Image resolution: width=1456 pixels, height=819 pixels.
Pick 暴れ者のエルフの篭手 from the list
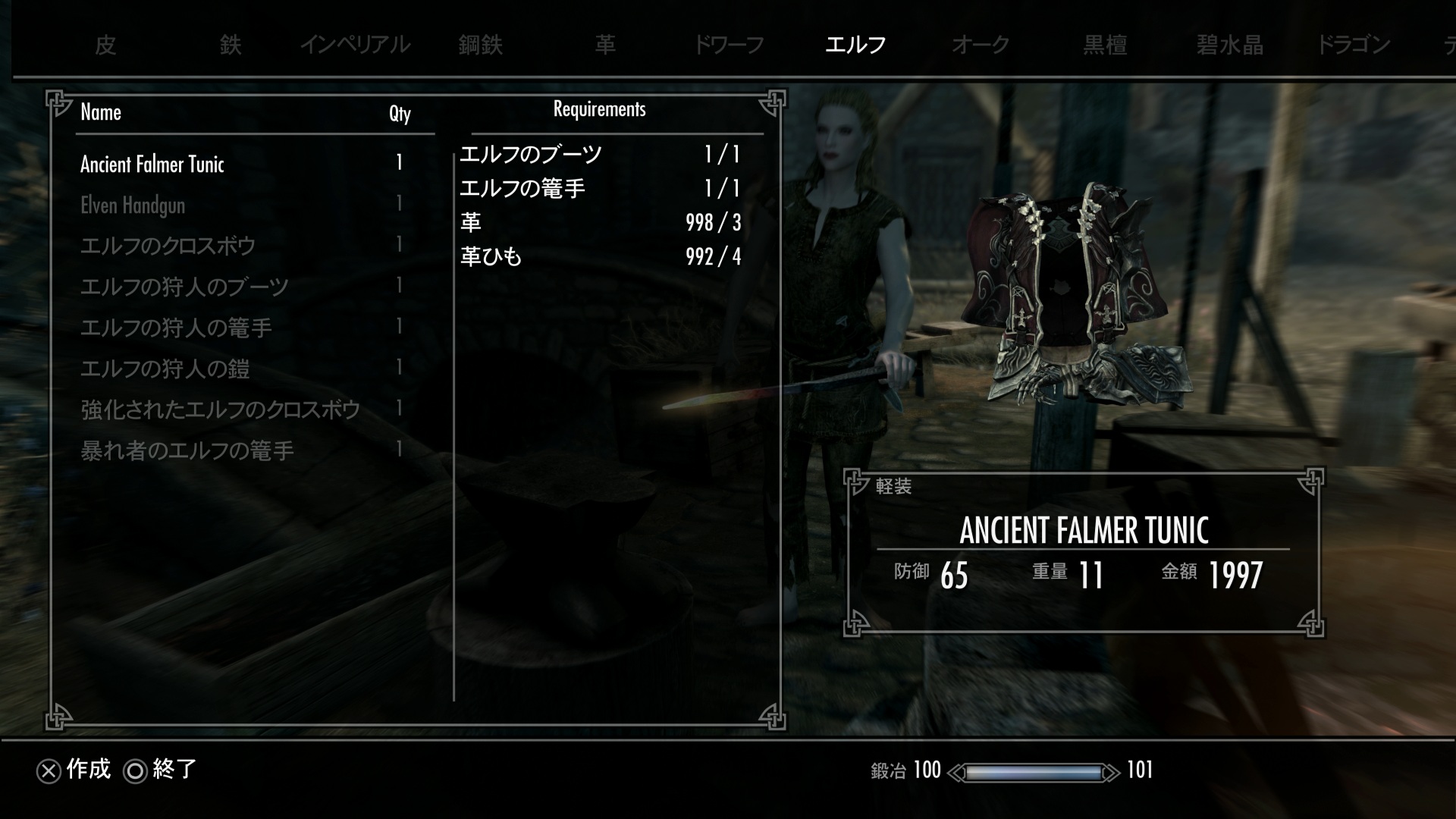tap(187, 451)
